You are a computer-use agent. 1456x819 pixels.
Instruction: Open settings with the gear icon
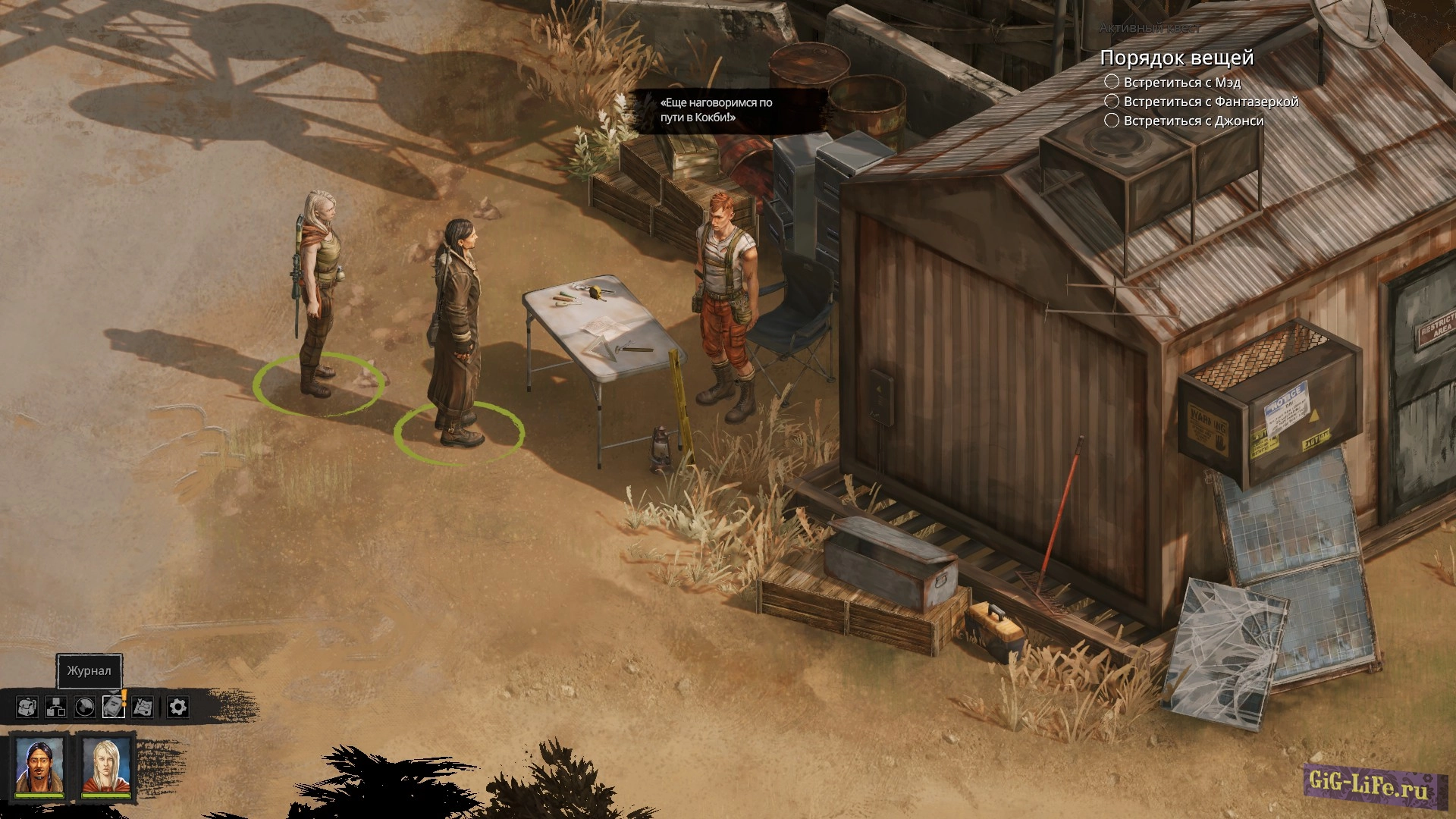click(177, 707)
